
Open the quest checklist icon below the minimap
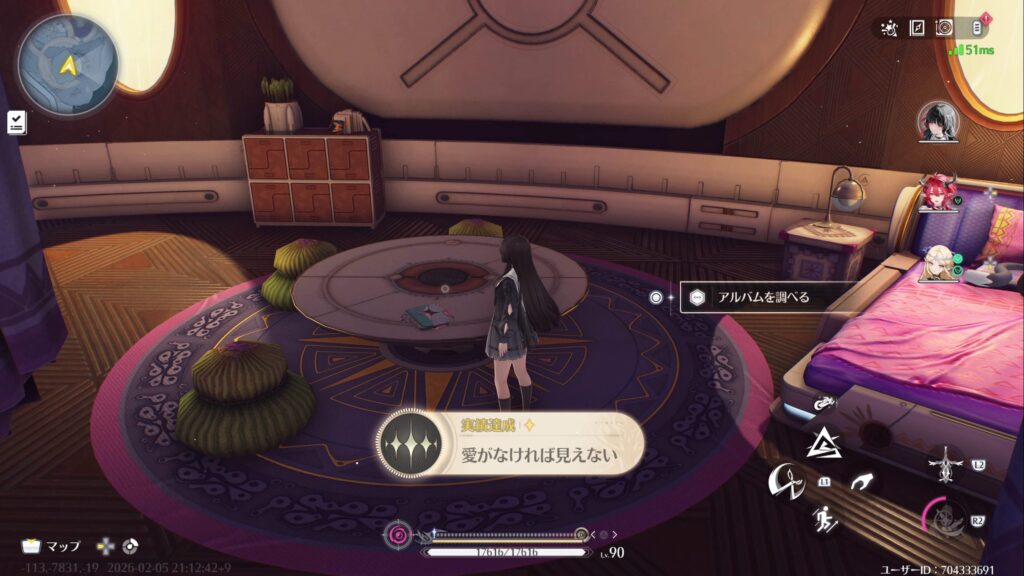coord(16,122)
